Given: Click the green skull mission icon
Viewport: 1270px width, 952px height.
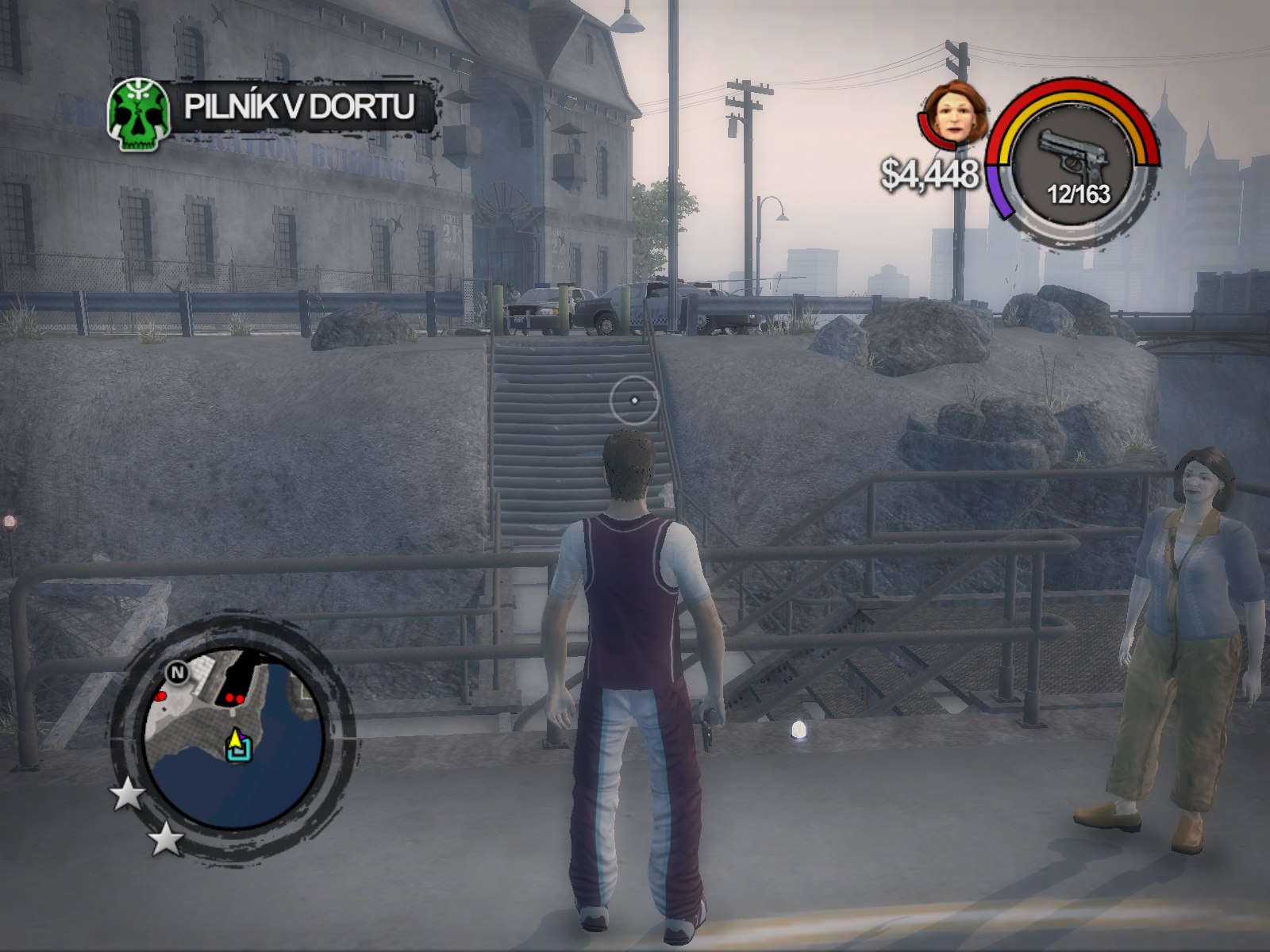Looking at the screenshot, I should (140, 115).
